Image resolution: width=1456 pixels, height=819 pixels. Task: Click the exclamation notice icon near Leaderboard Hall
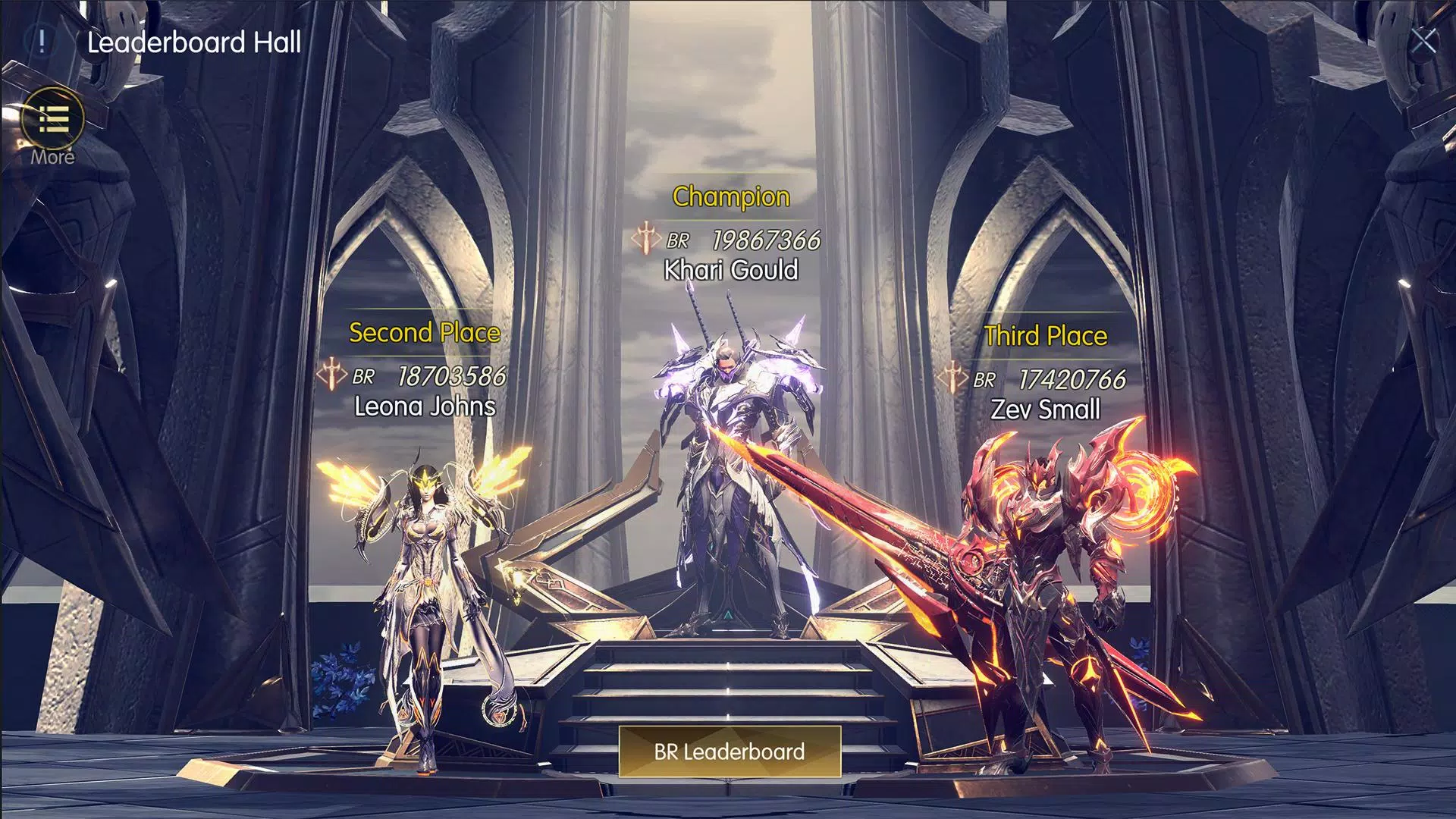coord(42,42)
